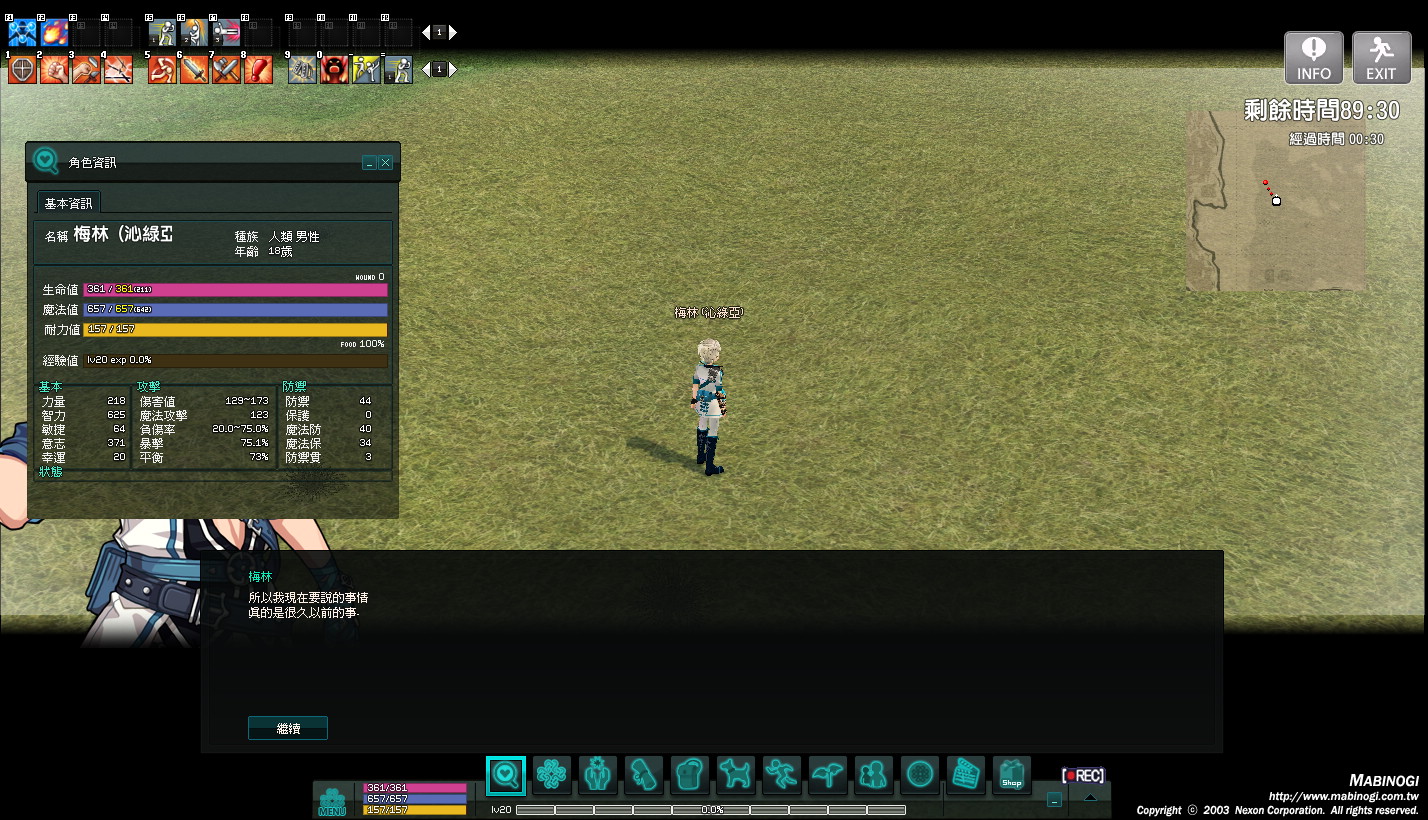Open the main MENU button
This screenshot has height=820, width=1428.
pyautogui.click(x=332, y=801)
